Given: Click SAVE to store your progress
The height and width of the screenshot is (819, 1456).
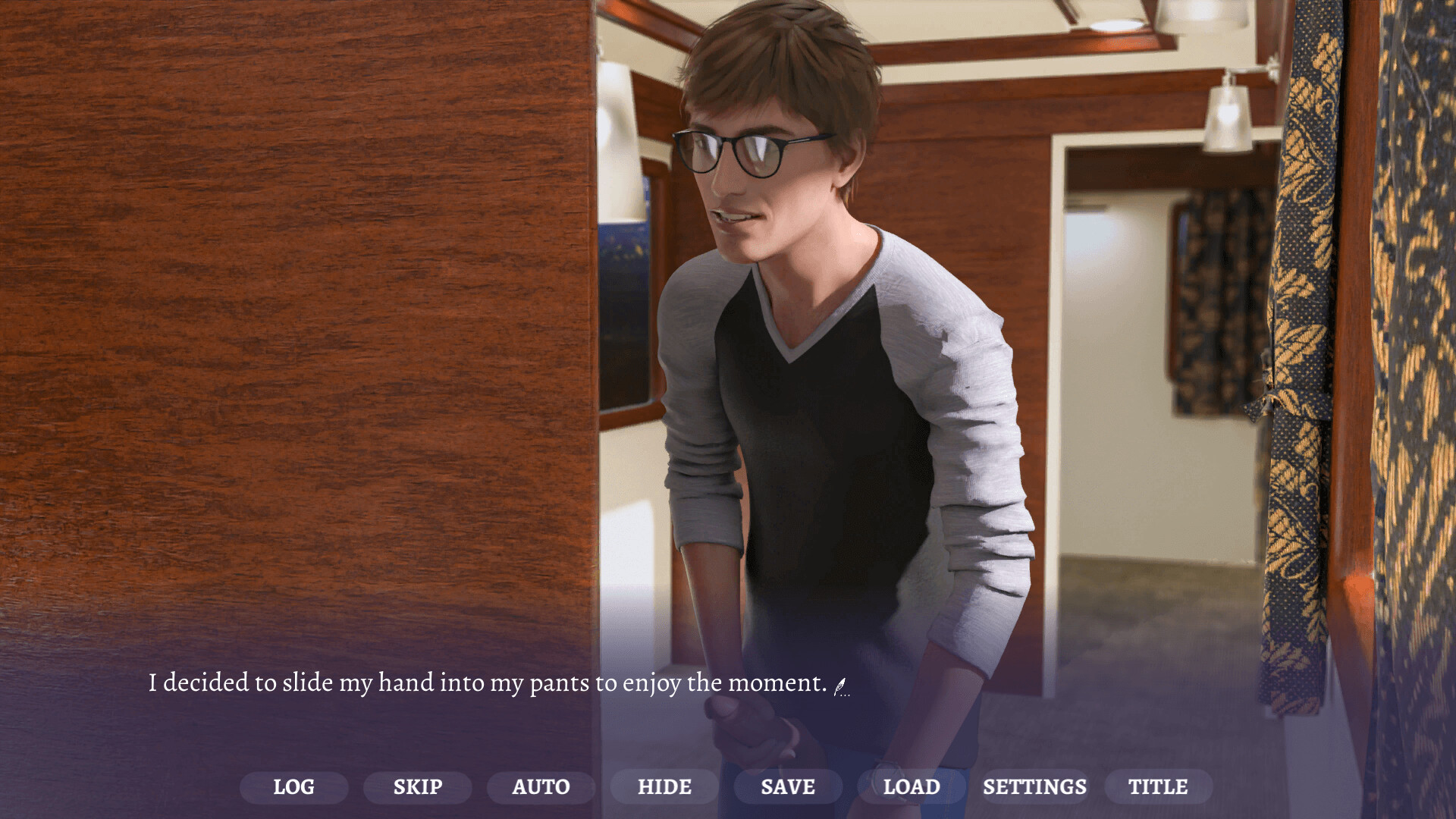Looking at the screenshot, I should (x=787, y=786).
